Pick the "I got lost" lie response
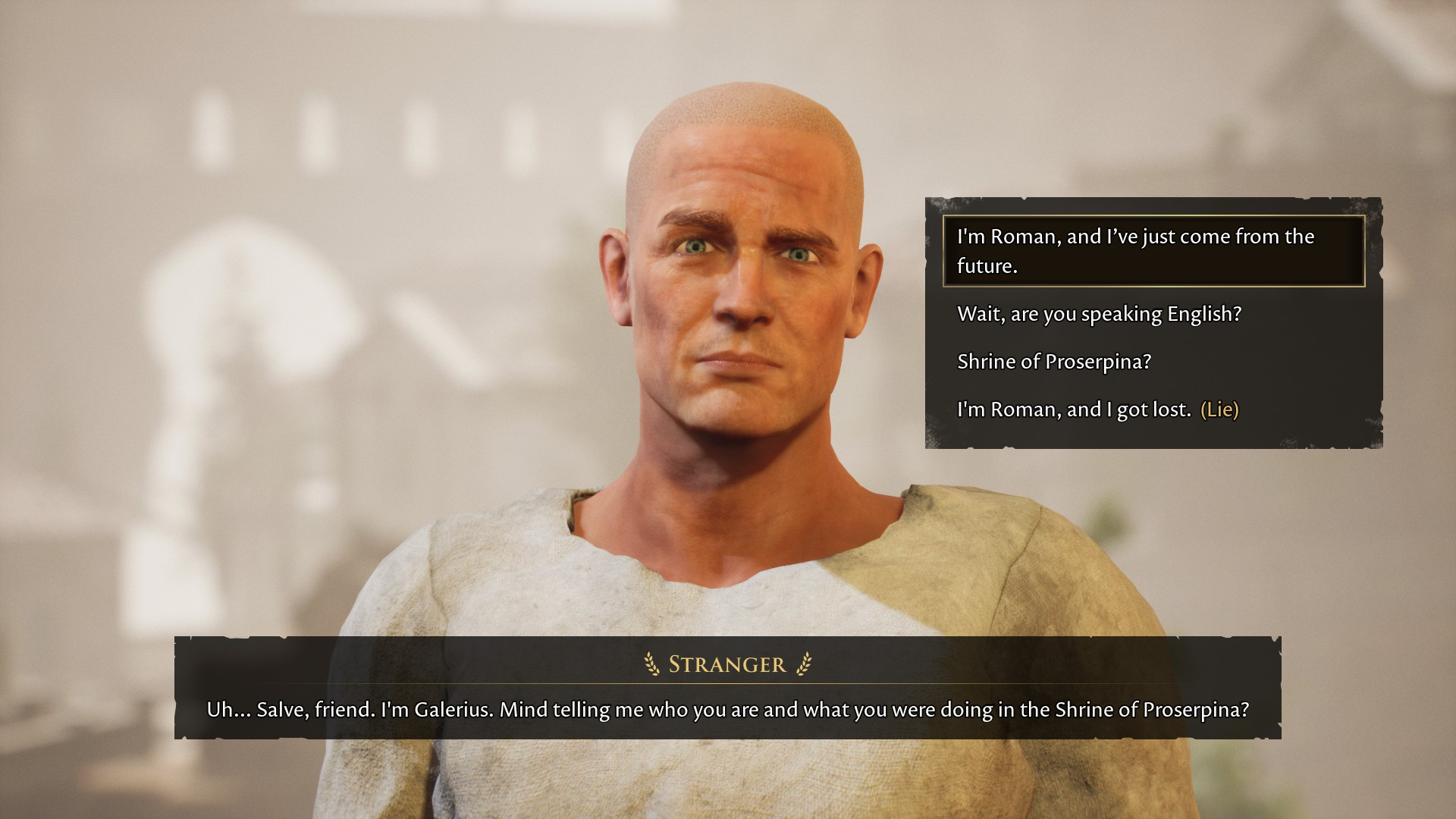Image resolution: width=1456 pixels, height=819 pixels. [1097, 409]
